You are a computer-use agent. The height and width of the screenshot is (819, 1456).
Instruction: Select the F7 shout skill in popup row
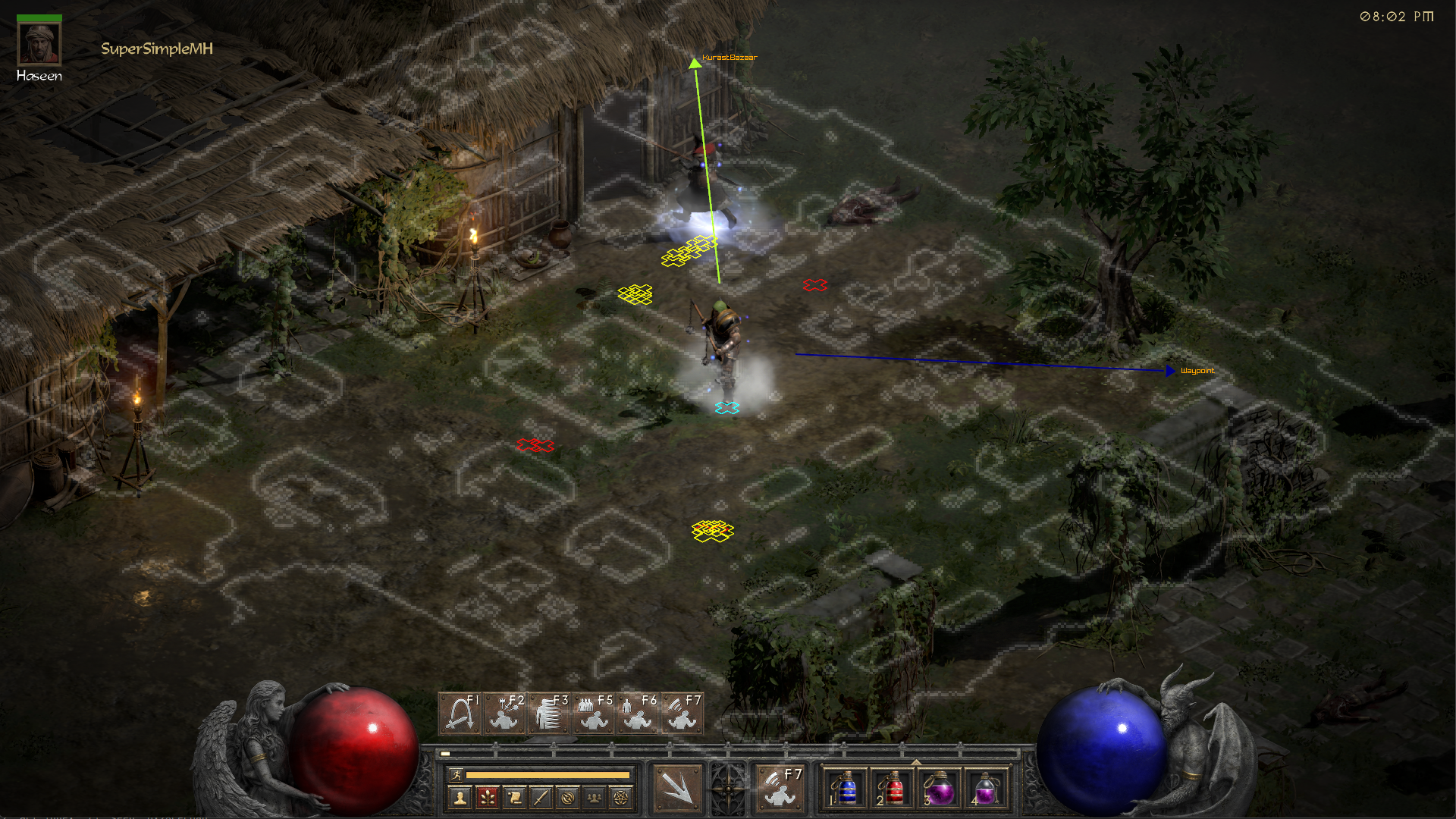point(681,713)
